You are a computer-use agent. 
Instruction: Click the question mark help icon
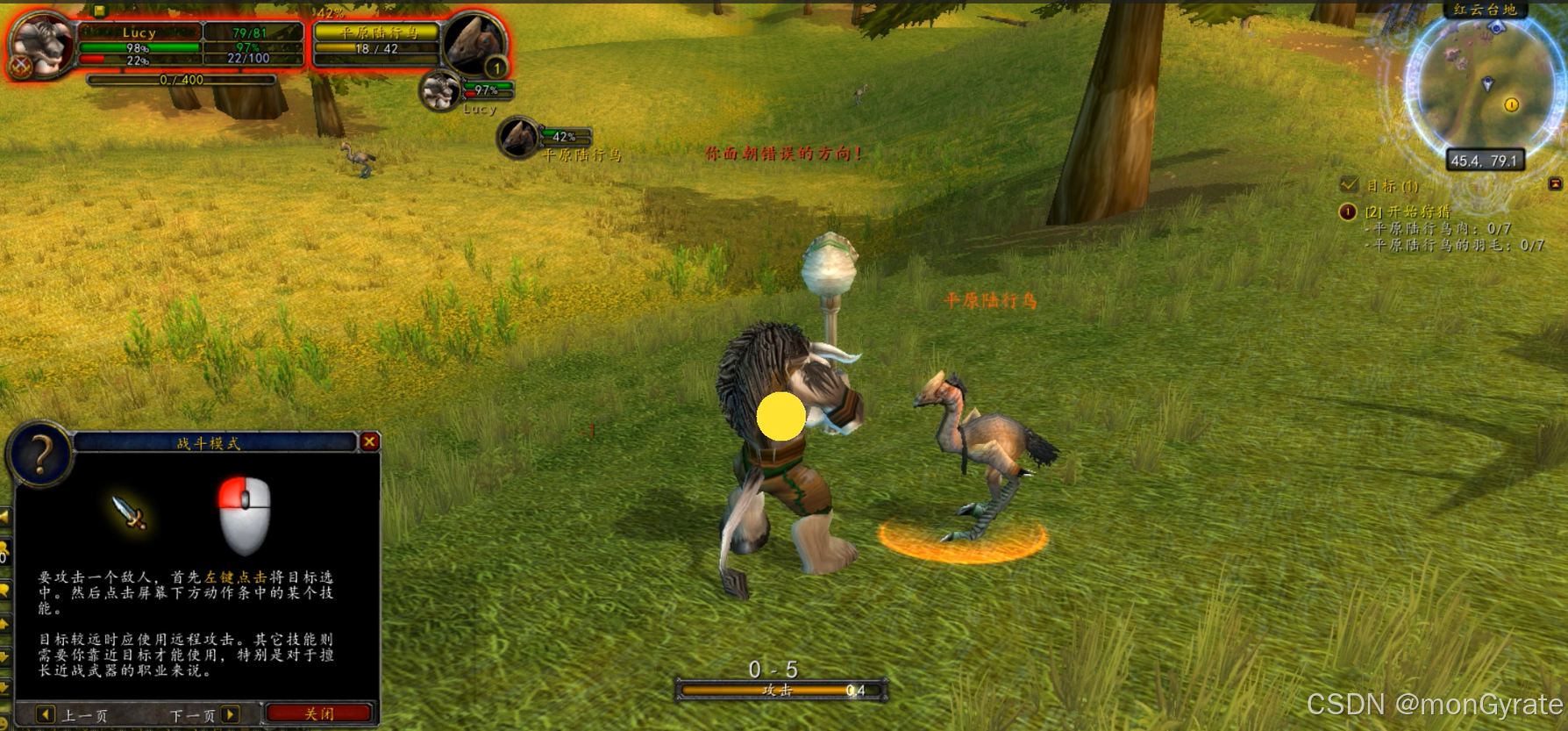[x=40, y=454]
